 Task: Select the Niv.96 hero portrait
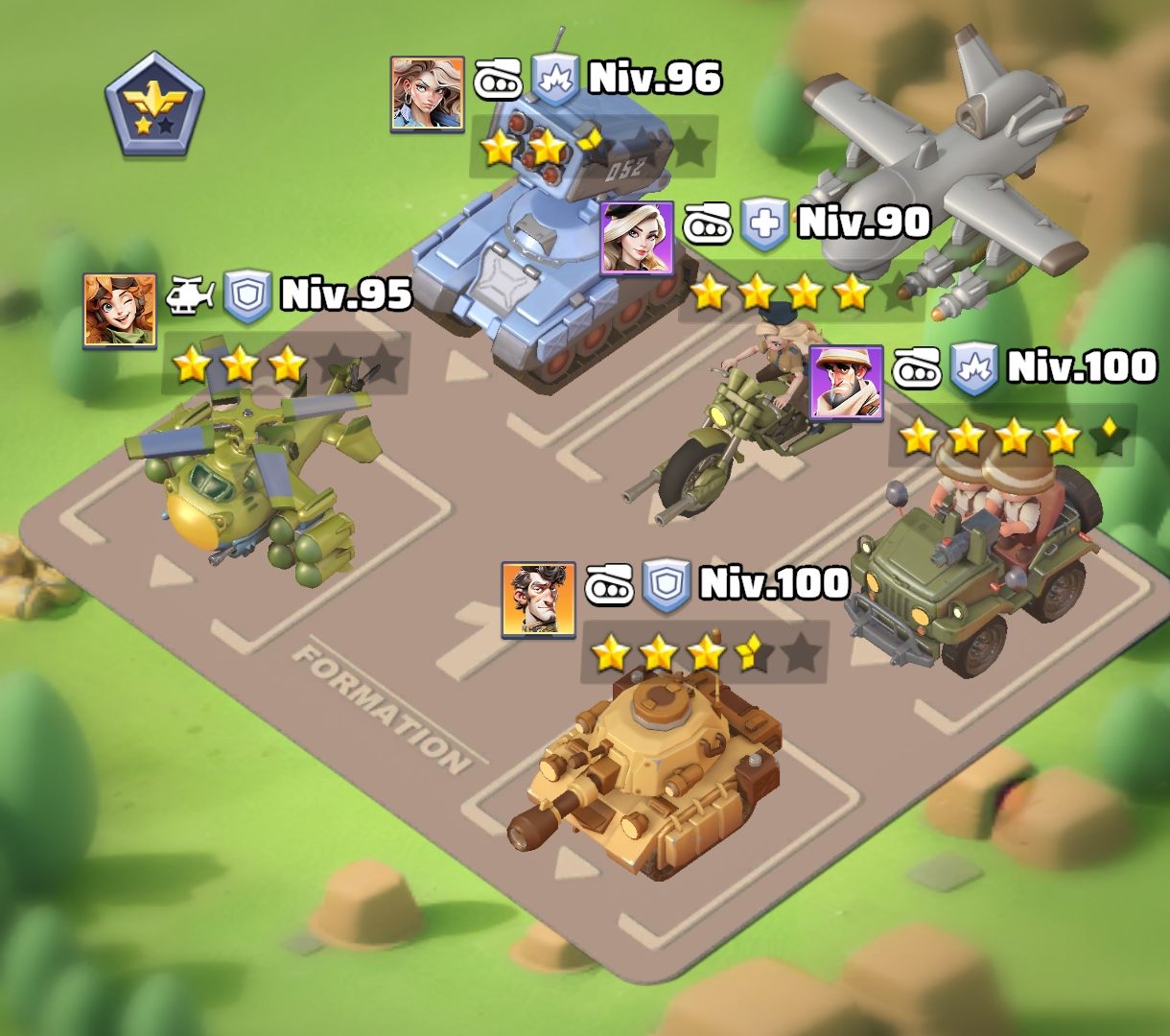427,93
